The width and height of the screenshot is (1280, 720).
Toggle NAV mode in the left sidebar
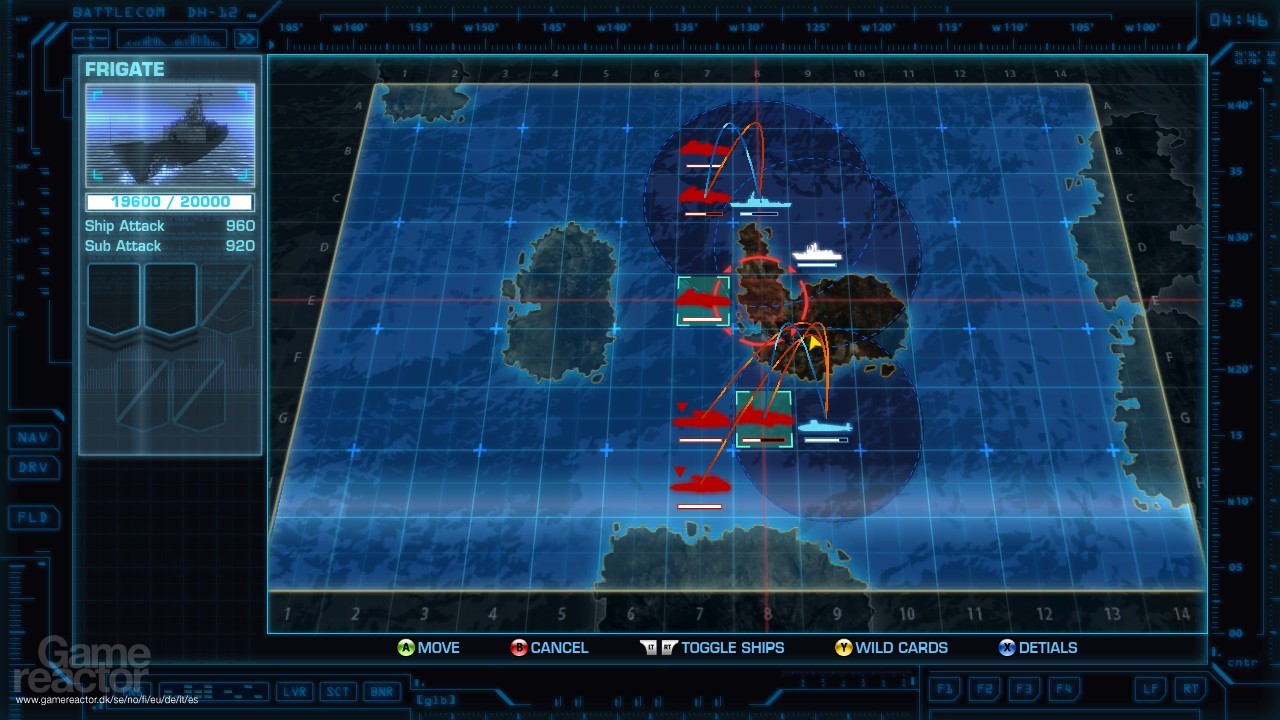point(34,438)
